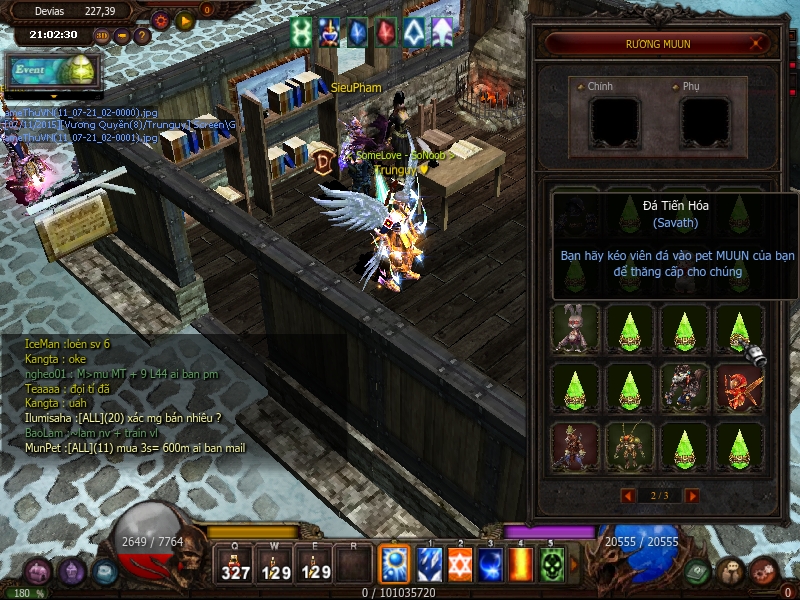Use the Q hotkey potion slot
The image size is (800, 600).
pos(236,565)
